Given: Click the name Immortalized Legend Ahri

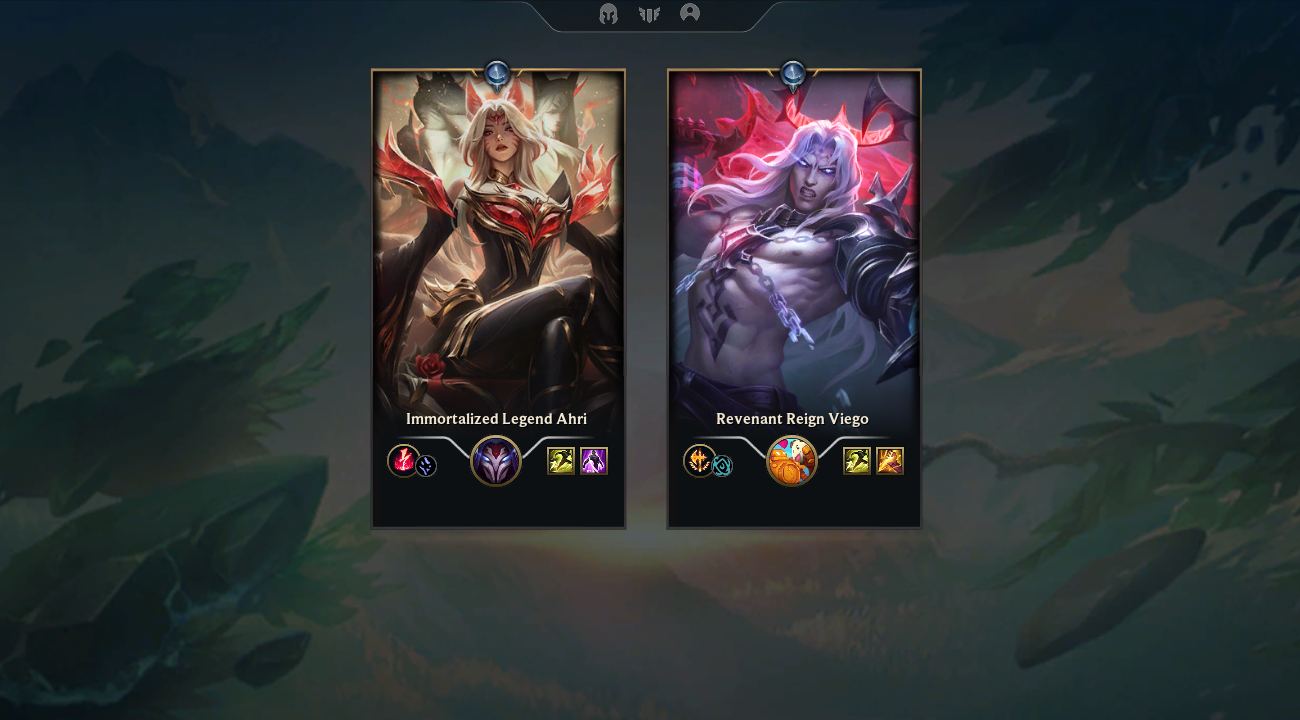Looking at the screenshot, I should pos(497,419).
